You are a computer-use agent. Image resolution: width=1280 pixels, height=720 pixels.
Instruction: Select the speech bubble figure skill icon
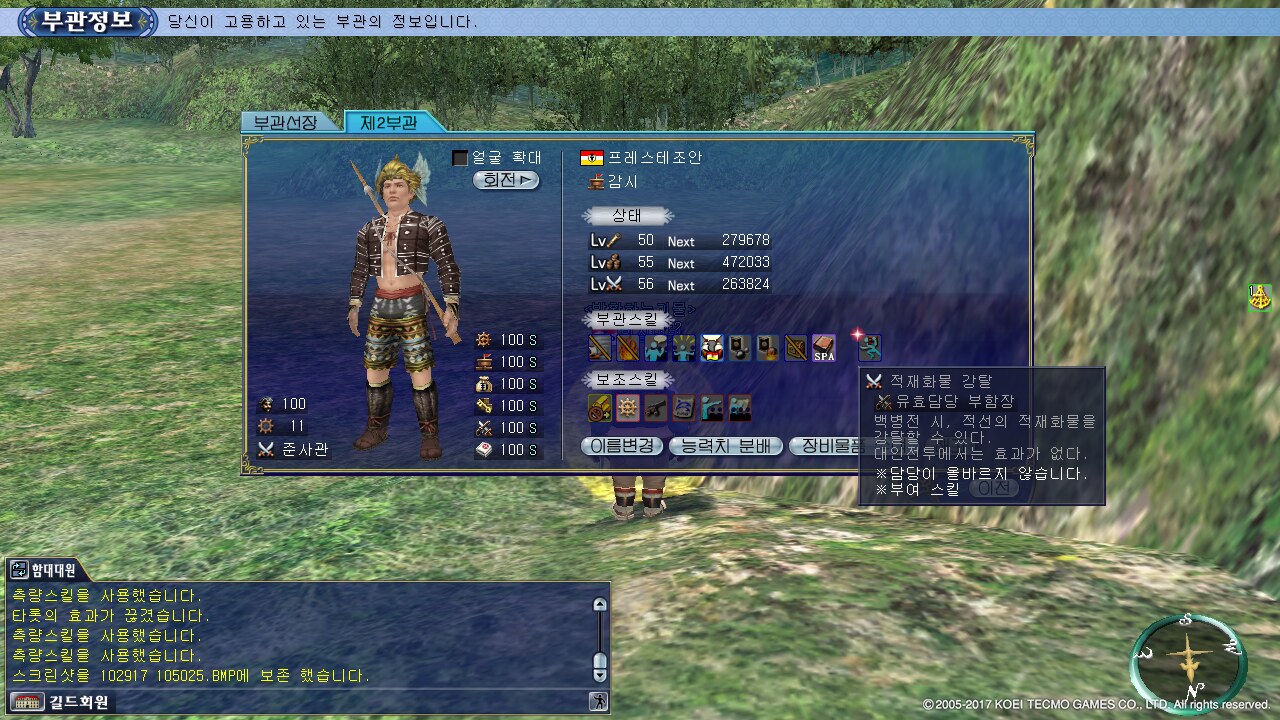(x=656, y=348)
